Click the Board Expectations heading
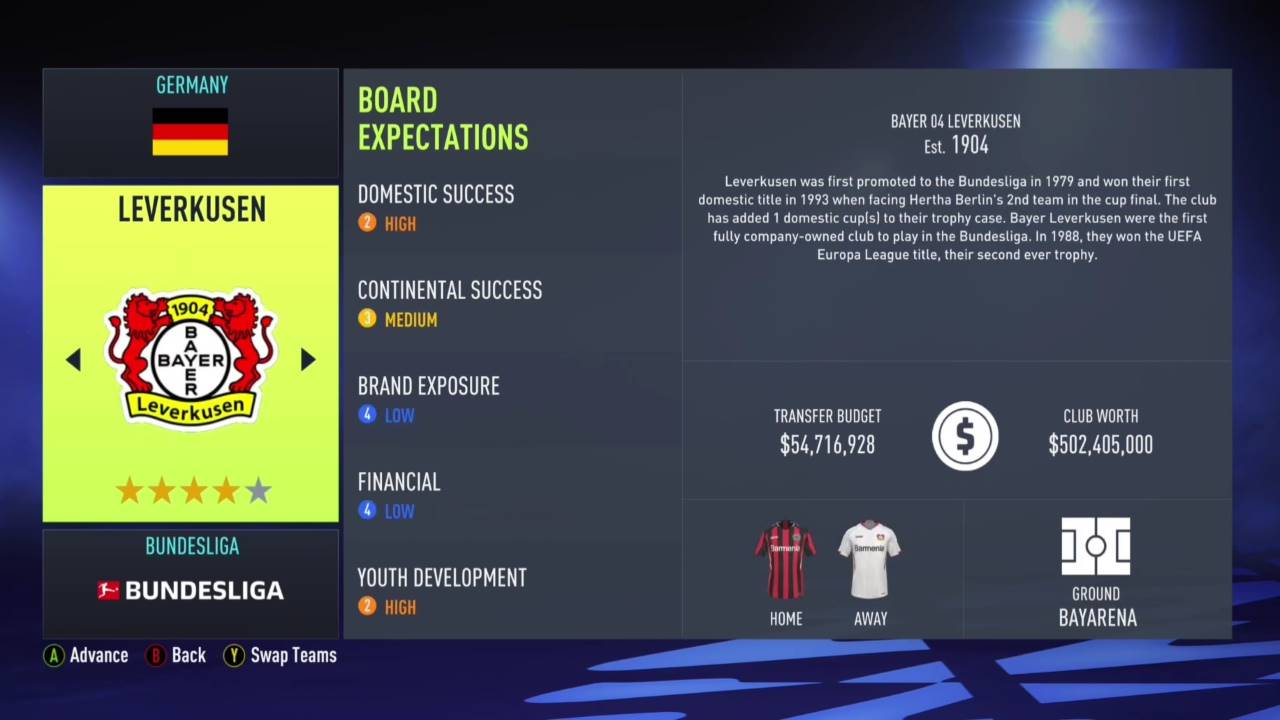Viewport: 1280px width, 720px height. tap(443, 119)
